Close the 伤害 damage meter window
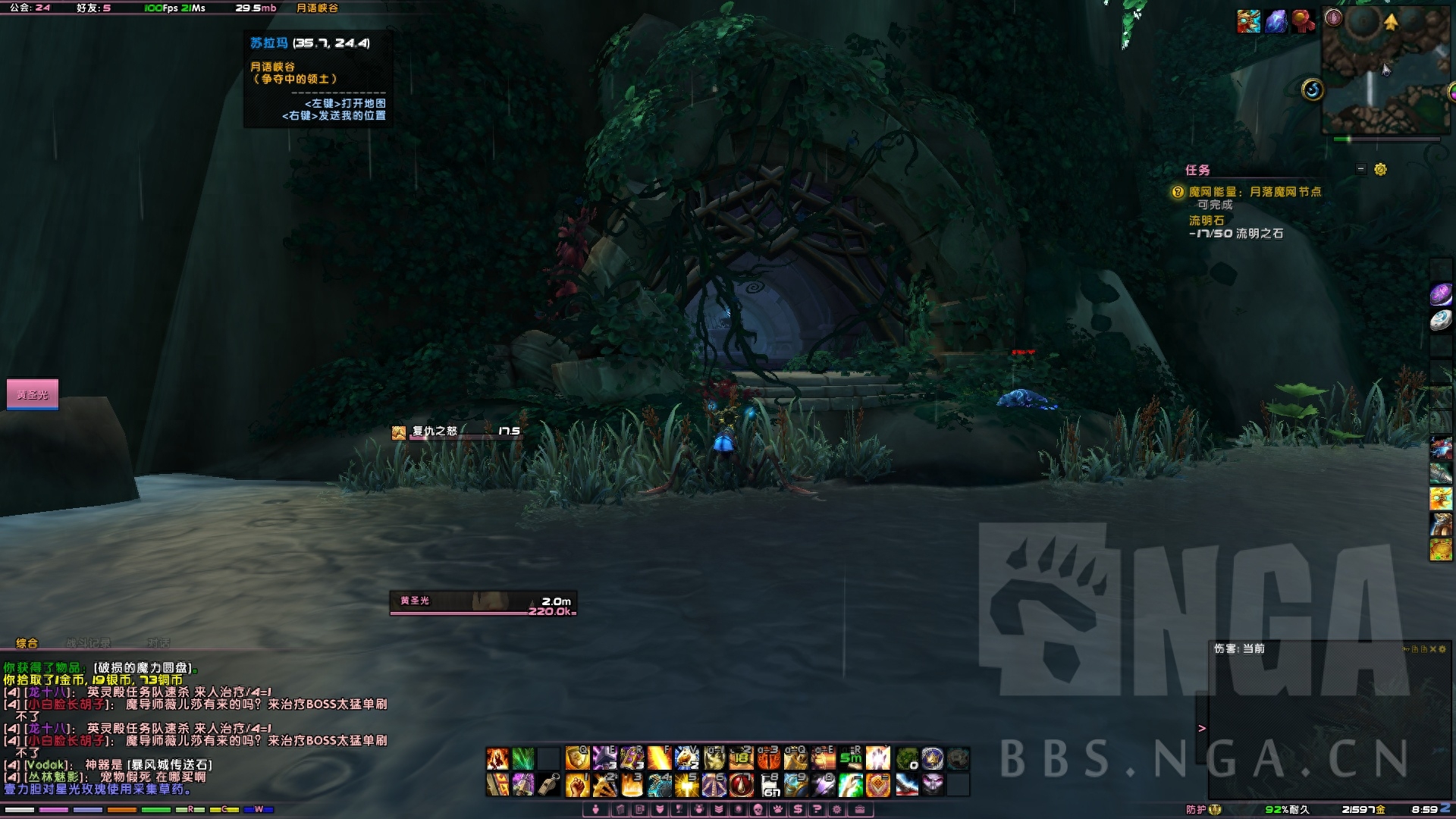Screen dimensions: 1456x819 tap(1432, 649)
